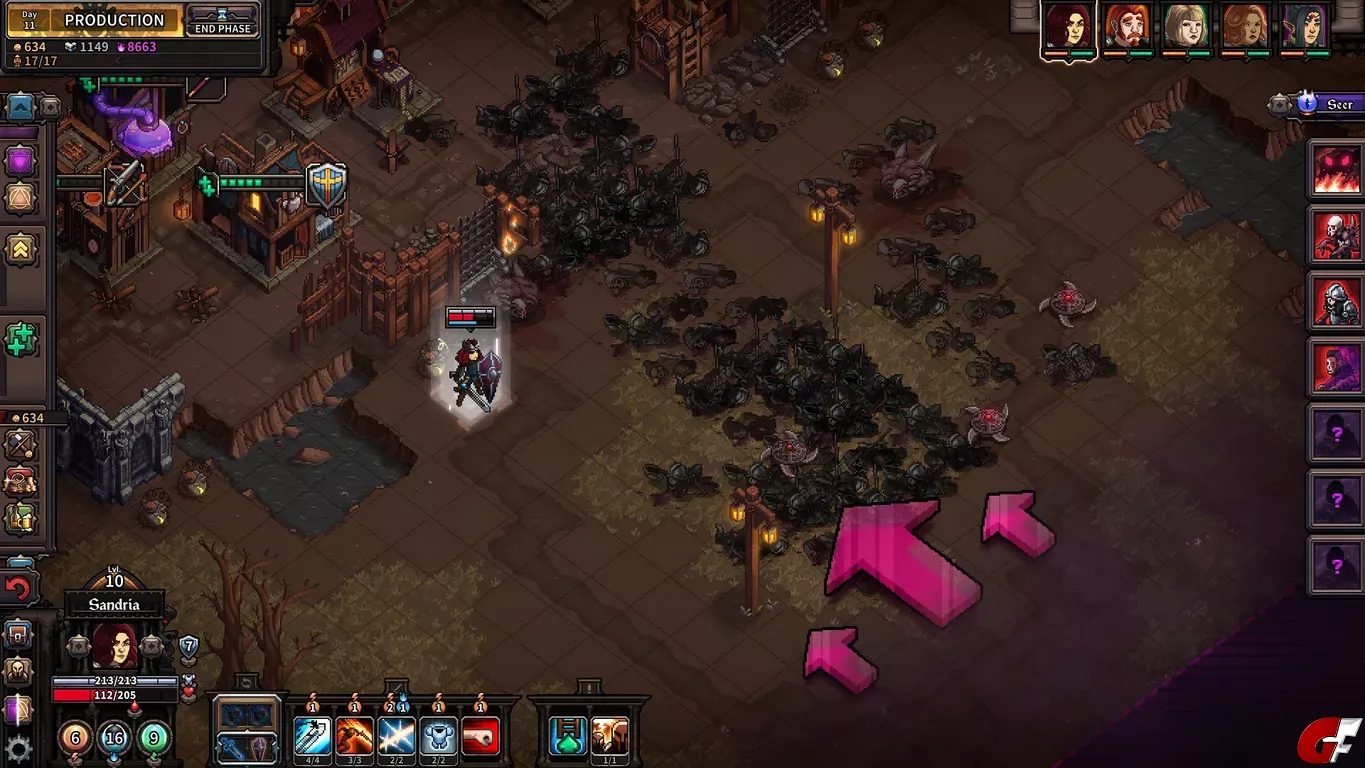Activate the orange sword slash skill
Image resolution: width=1365 pixels, height=768 pixels.
354,737
